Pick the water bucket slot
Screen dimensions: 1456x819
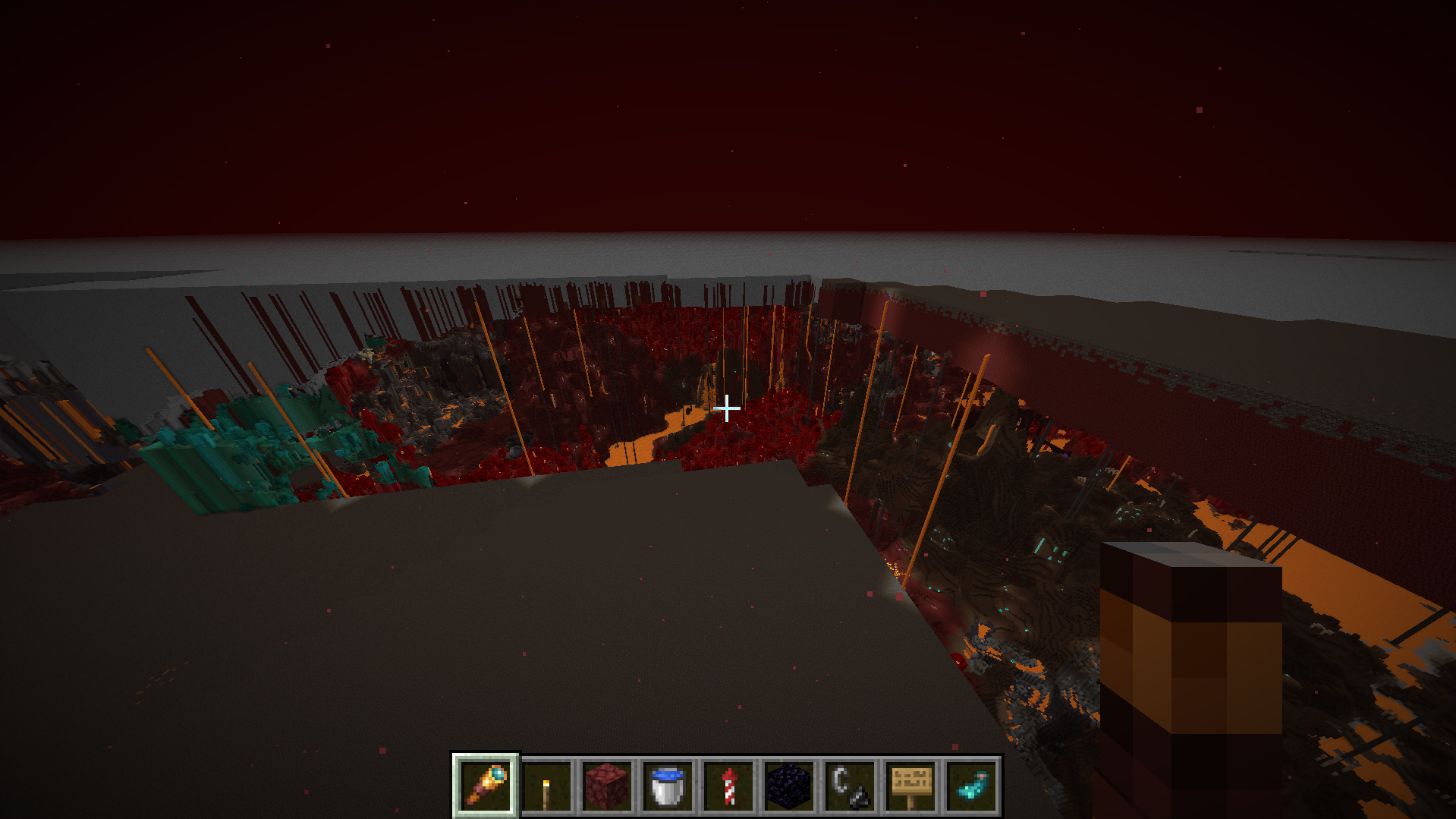tap(668, 786)
